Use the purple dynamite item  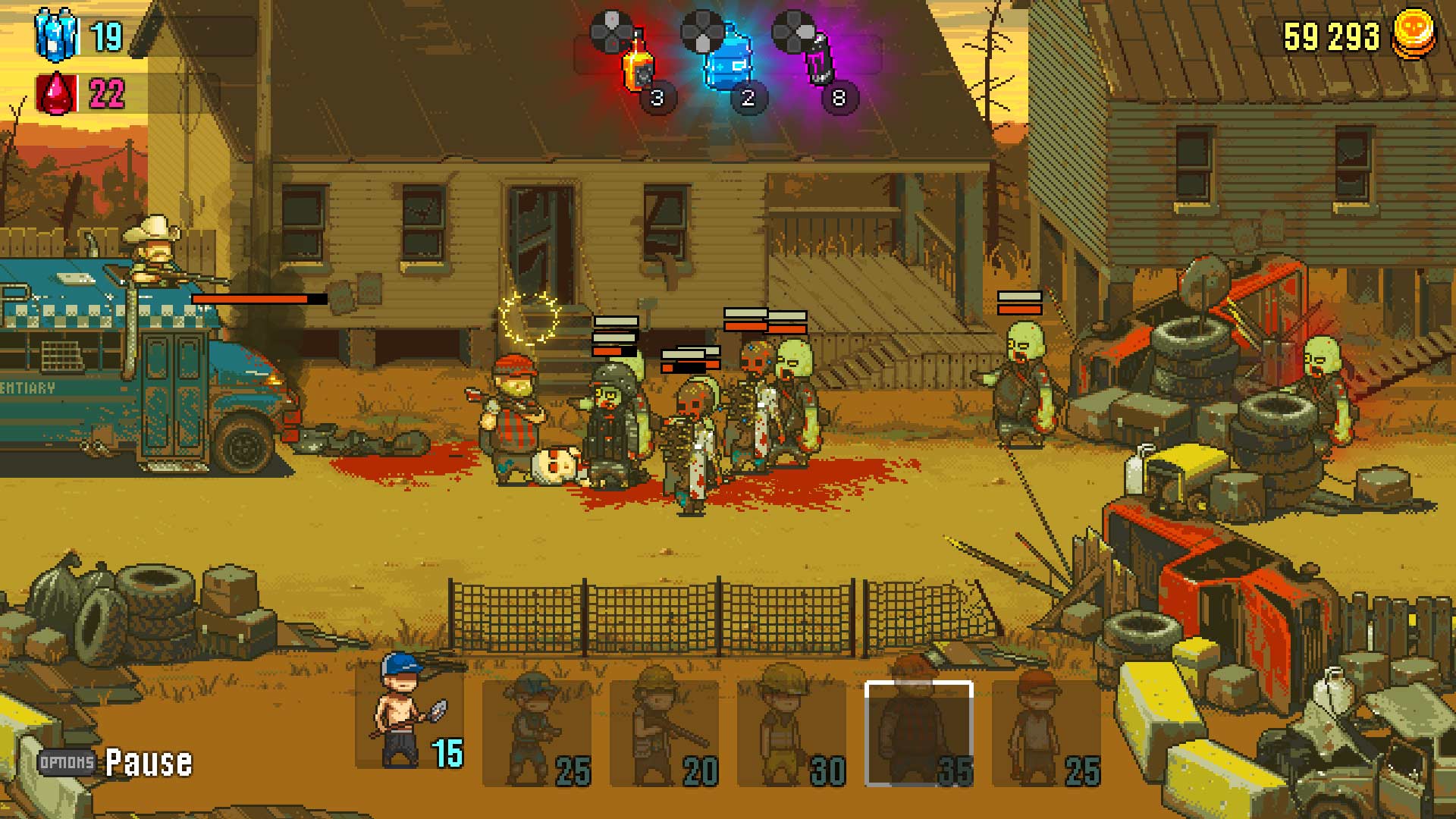821,64
